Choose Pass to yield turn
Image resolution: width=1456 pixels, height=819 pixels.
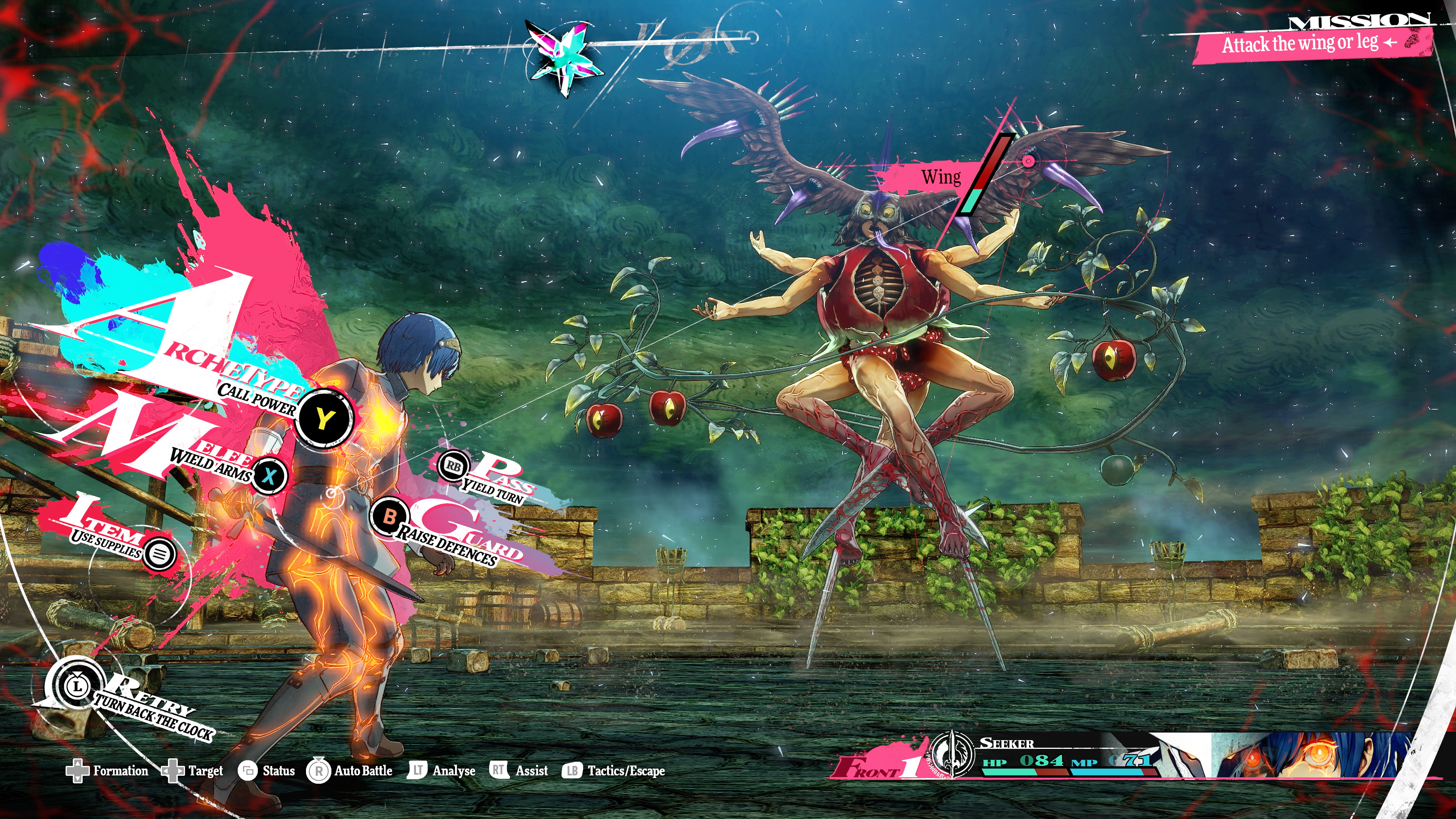[453, 466]
